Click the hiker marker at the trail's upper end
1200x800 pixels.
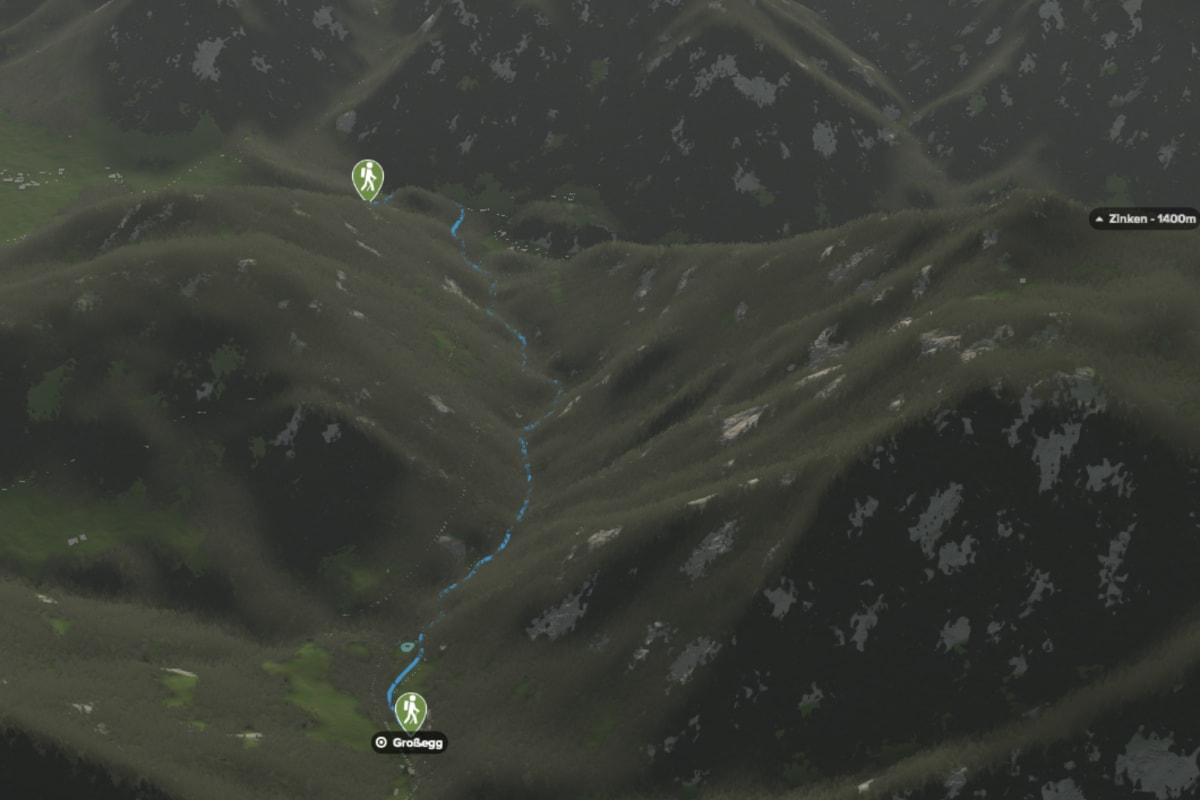[x=368, y=178]
